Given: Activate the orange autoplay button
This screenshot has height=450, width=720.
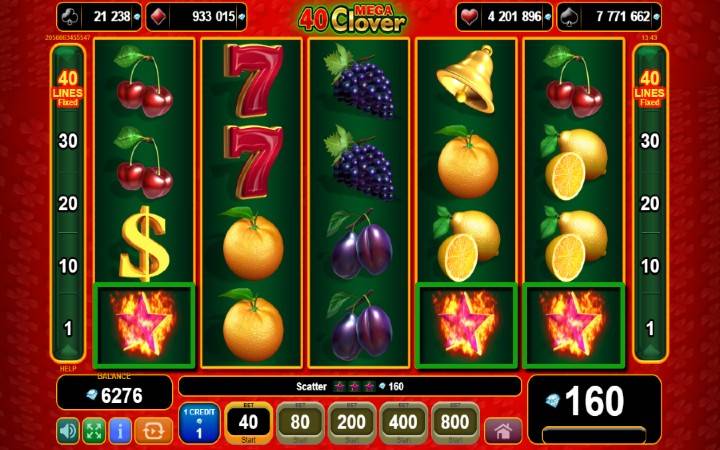Looking at the screenshot, I should (x=153, y=431).
